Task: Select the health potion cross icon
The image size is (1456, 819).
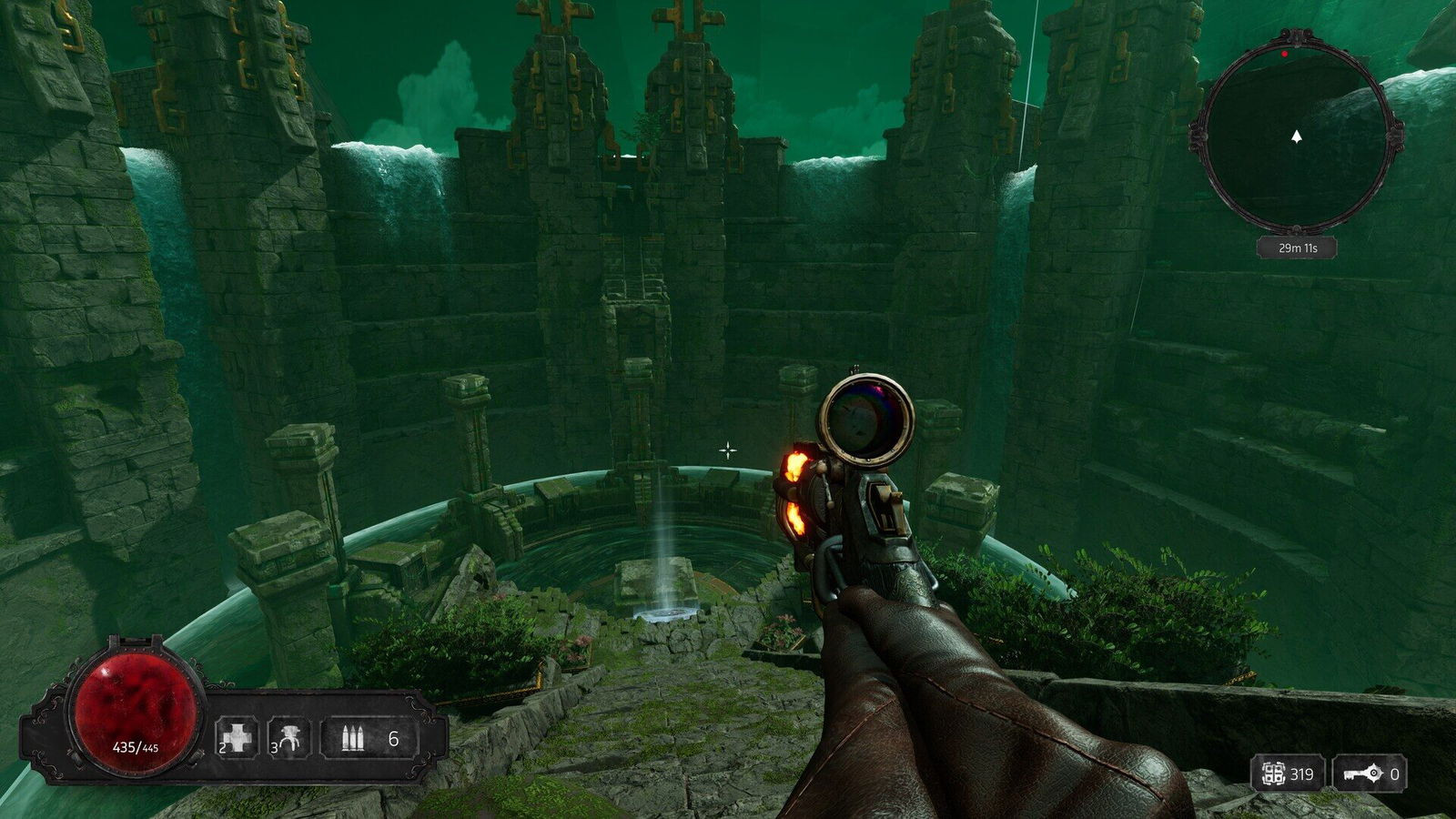Action: [x=238, y=737]
